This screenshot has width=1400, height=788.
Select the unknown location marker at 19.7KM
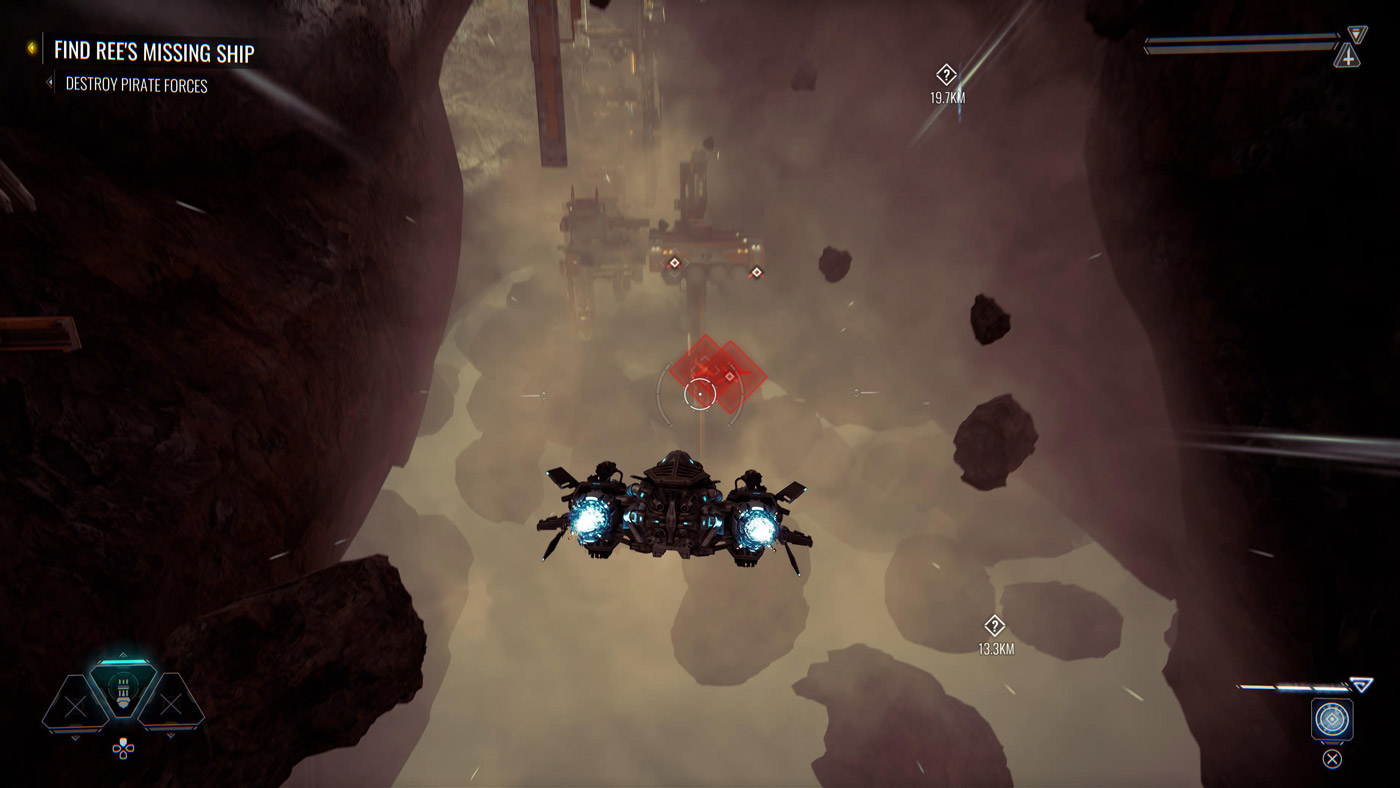(x=946, y=75)
